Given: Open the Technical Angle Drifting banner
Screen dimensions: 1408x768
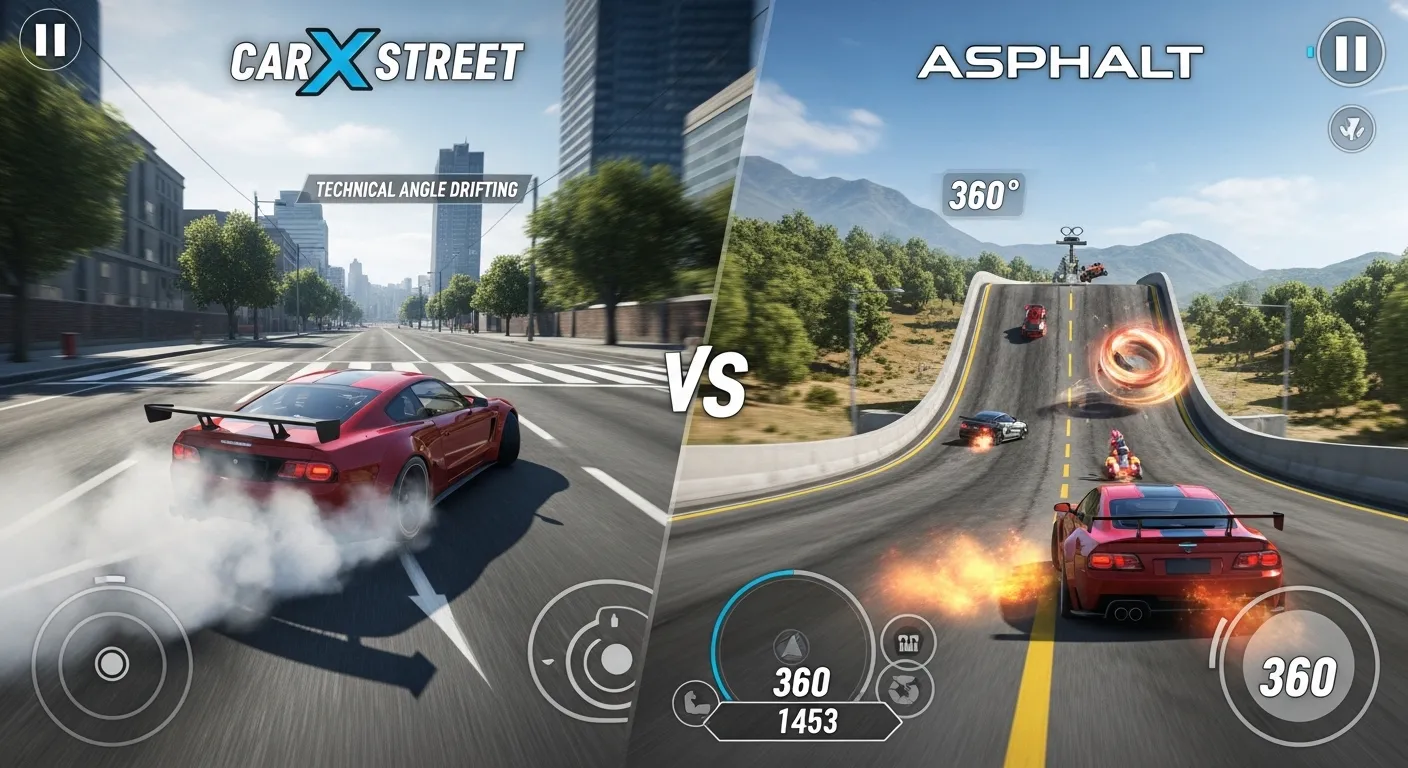Looking at the screenshot, I should [418, 187].
